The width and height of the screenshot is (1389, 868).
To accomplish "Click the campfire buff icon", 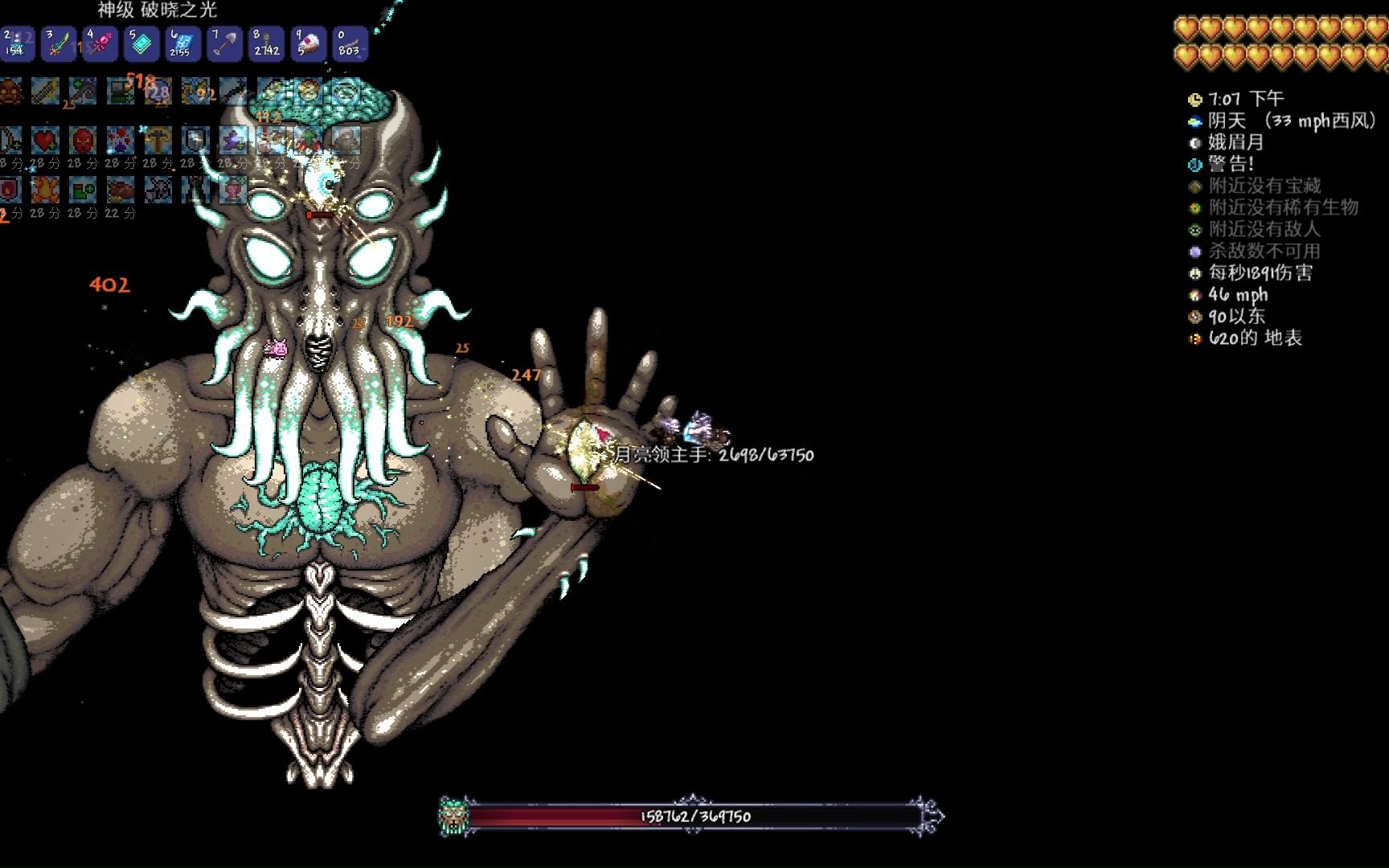I will tap(45, 190).
